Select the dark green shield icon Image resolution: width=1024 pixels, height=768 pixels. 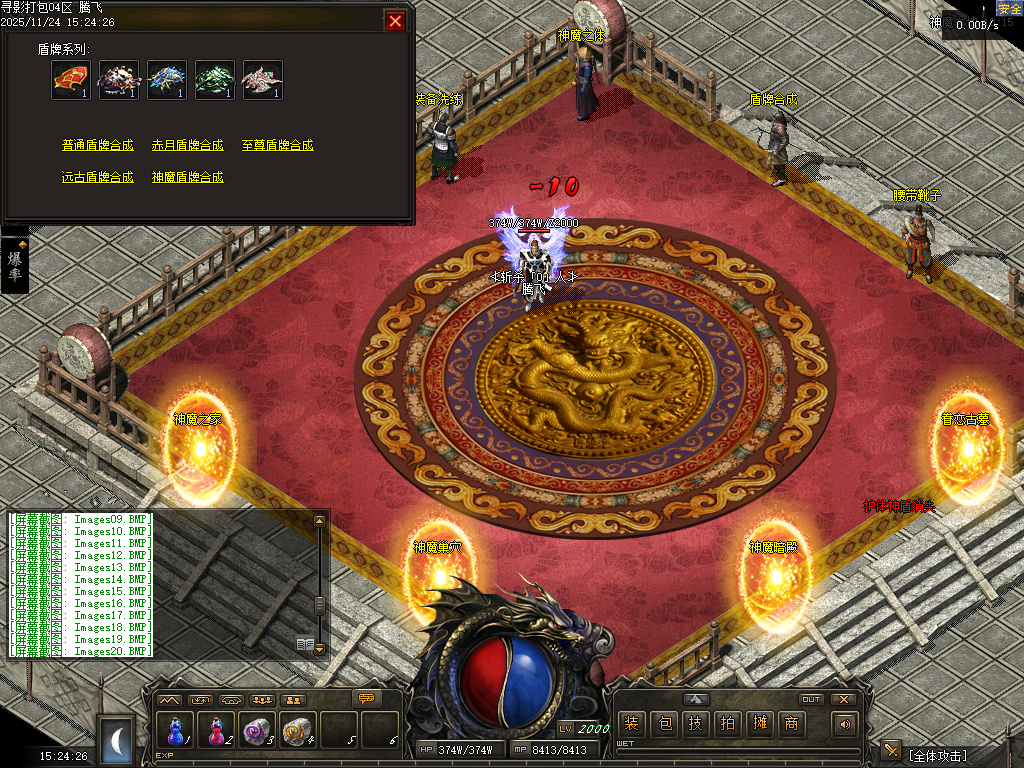[x=215, y=80]
